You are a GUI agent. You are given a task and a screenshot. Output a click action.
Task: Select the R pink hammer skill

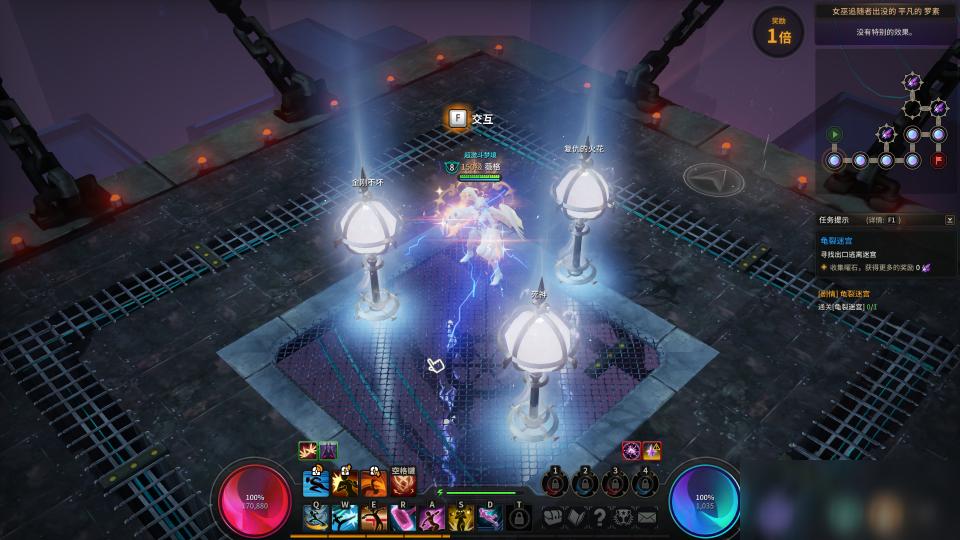click(403, 518)
